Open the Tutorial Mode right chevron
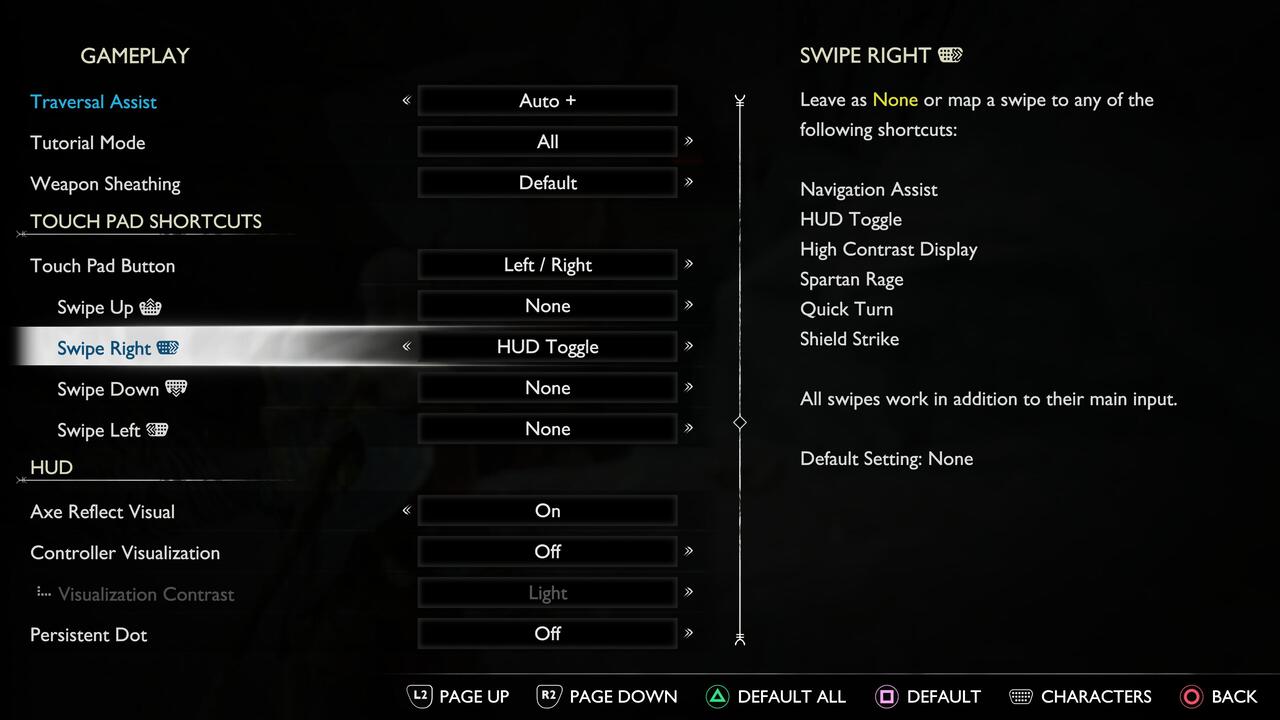 tap(688, 141)
